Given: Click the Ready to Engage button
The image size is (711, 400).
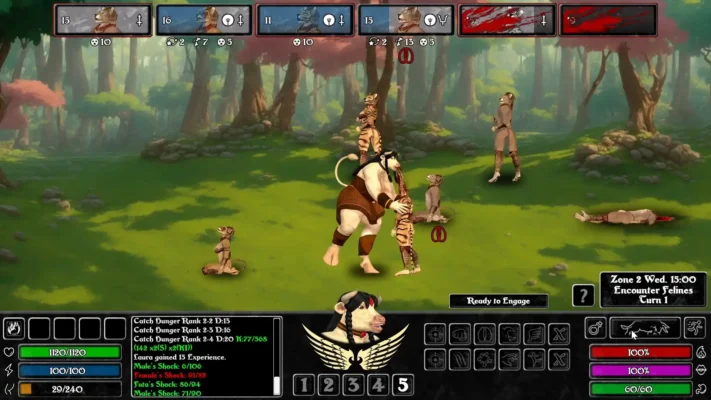Looking at the screenshot, I should [498, 300].
